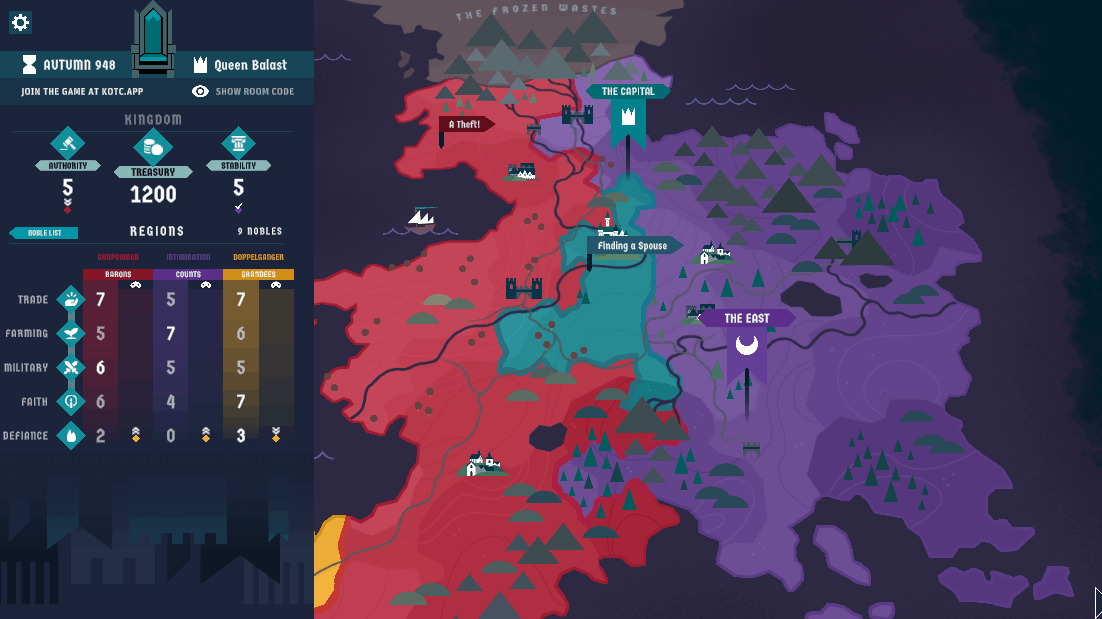Choose the Barons region column header
Image resolution: width=1102 pixels, height=619 pixels.
tap(118, 274)
